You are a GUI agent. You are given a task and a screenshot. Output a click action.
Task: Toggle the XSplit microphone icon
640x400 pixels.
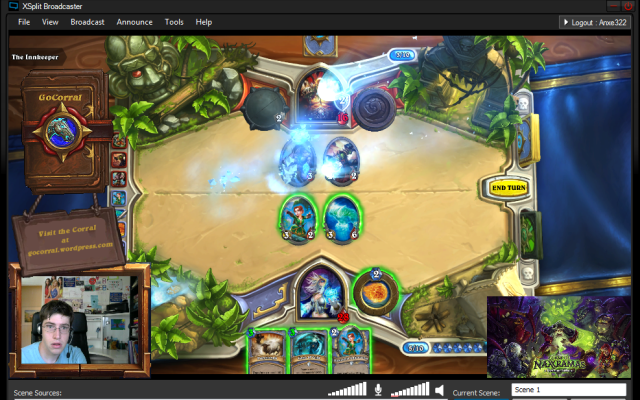click(x=378, y=390)
